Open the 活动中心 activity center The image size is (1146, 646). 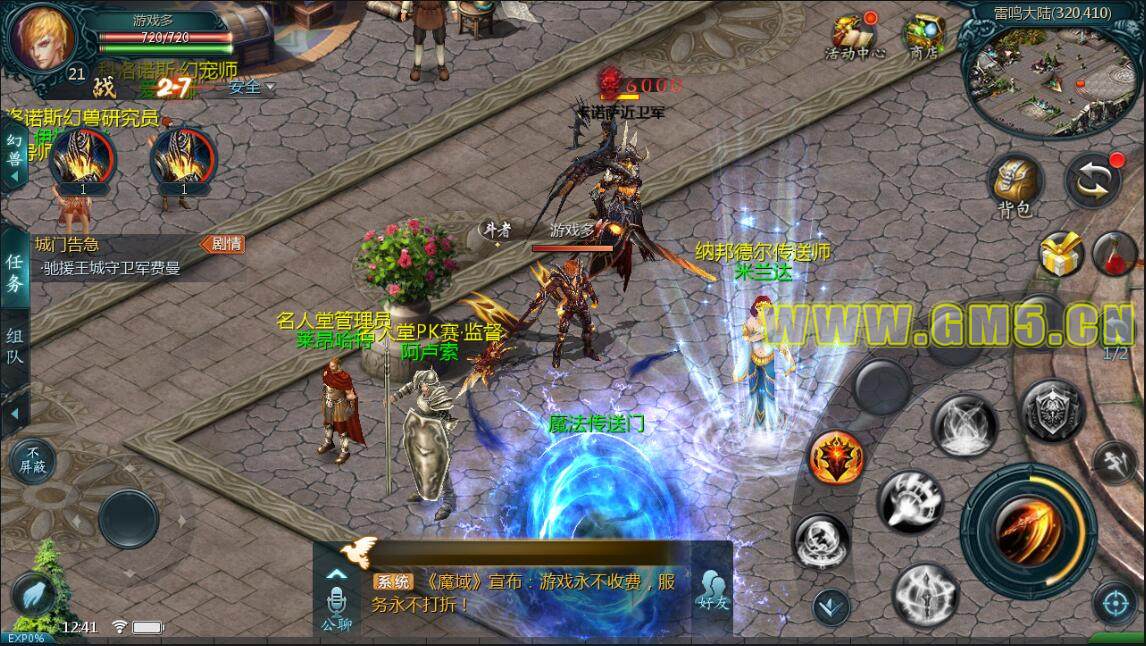(x=855, y=37)
